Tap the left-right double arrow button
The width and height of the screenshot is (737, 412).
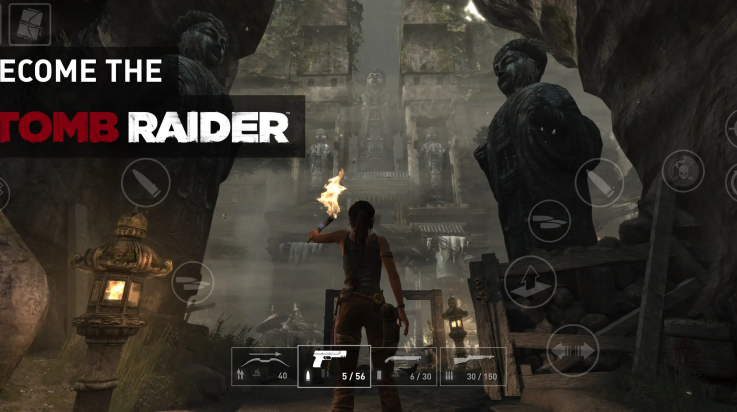pos(572,350)
